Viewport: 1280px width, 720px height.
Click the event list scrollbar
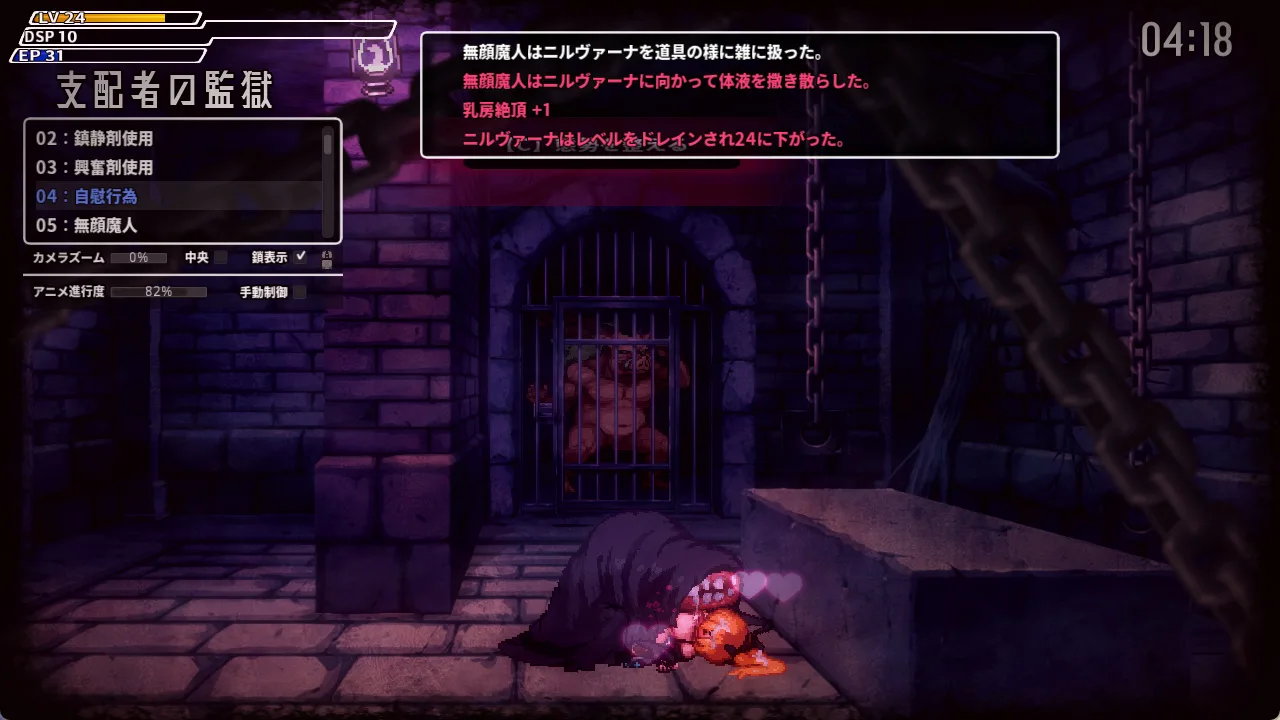pos(328,146)
